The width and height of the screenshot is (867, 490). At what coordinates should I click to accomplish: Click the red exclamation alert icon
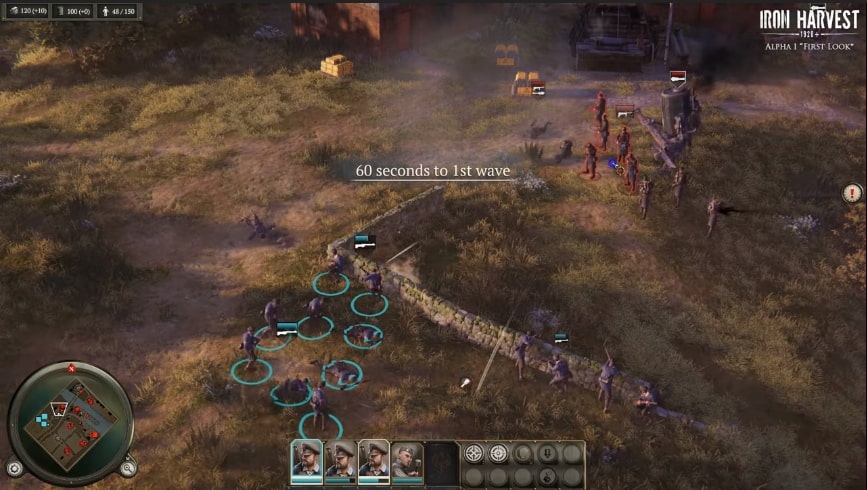tap(852, 193)
